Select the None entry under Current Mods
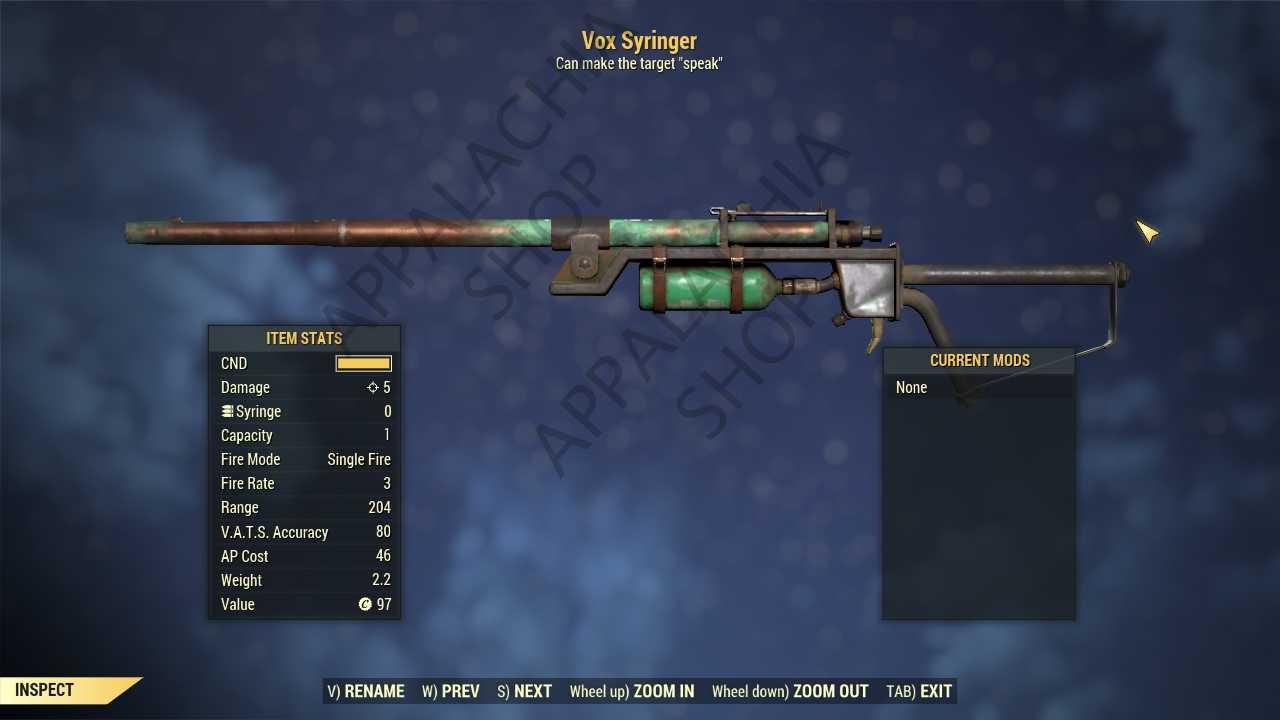Image resolution: width=1280 pixels, height=720 pixels. [x=912, y=388]
